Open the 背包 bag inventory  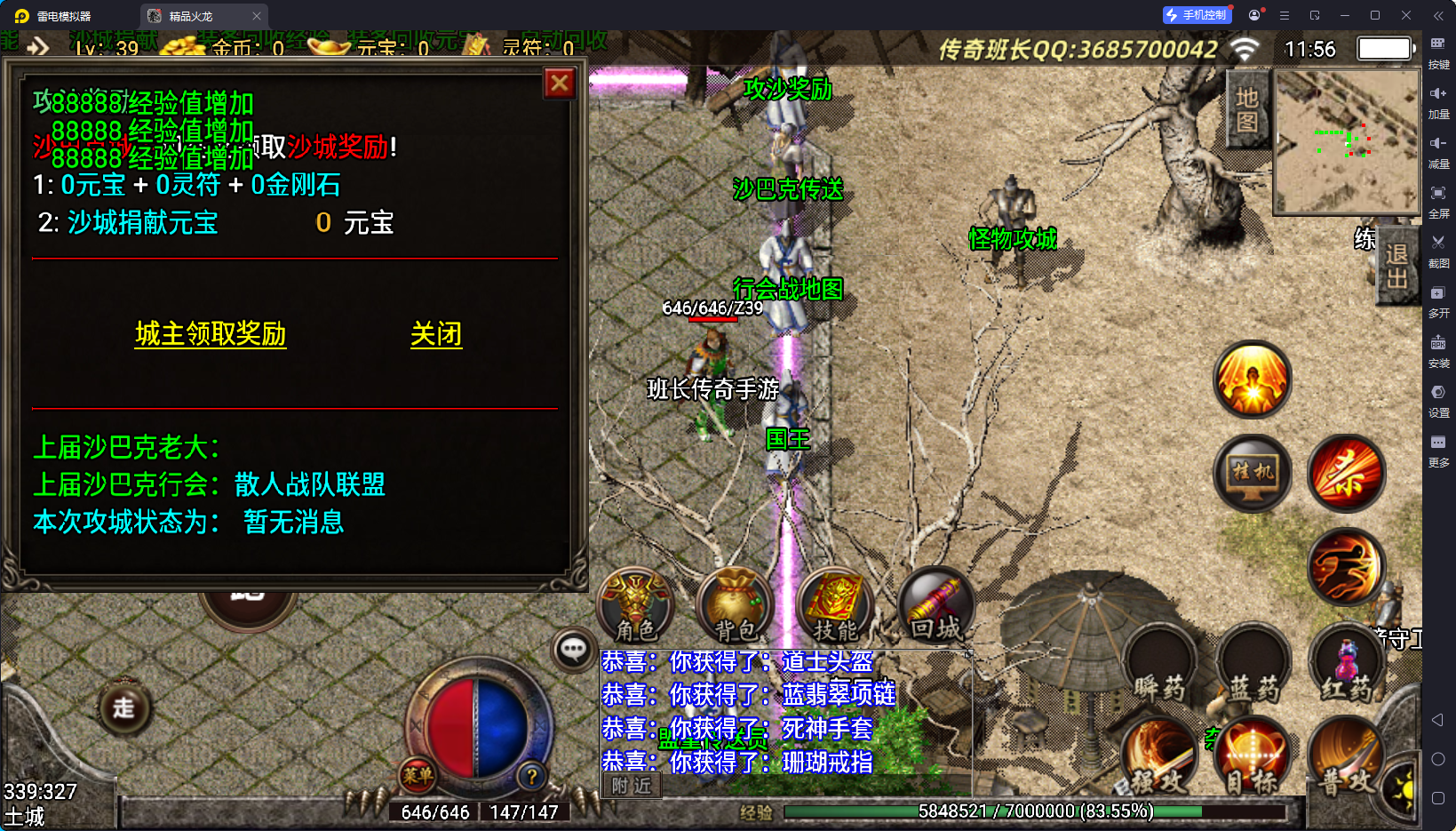tap(736, 607)
